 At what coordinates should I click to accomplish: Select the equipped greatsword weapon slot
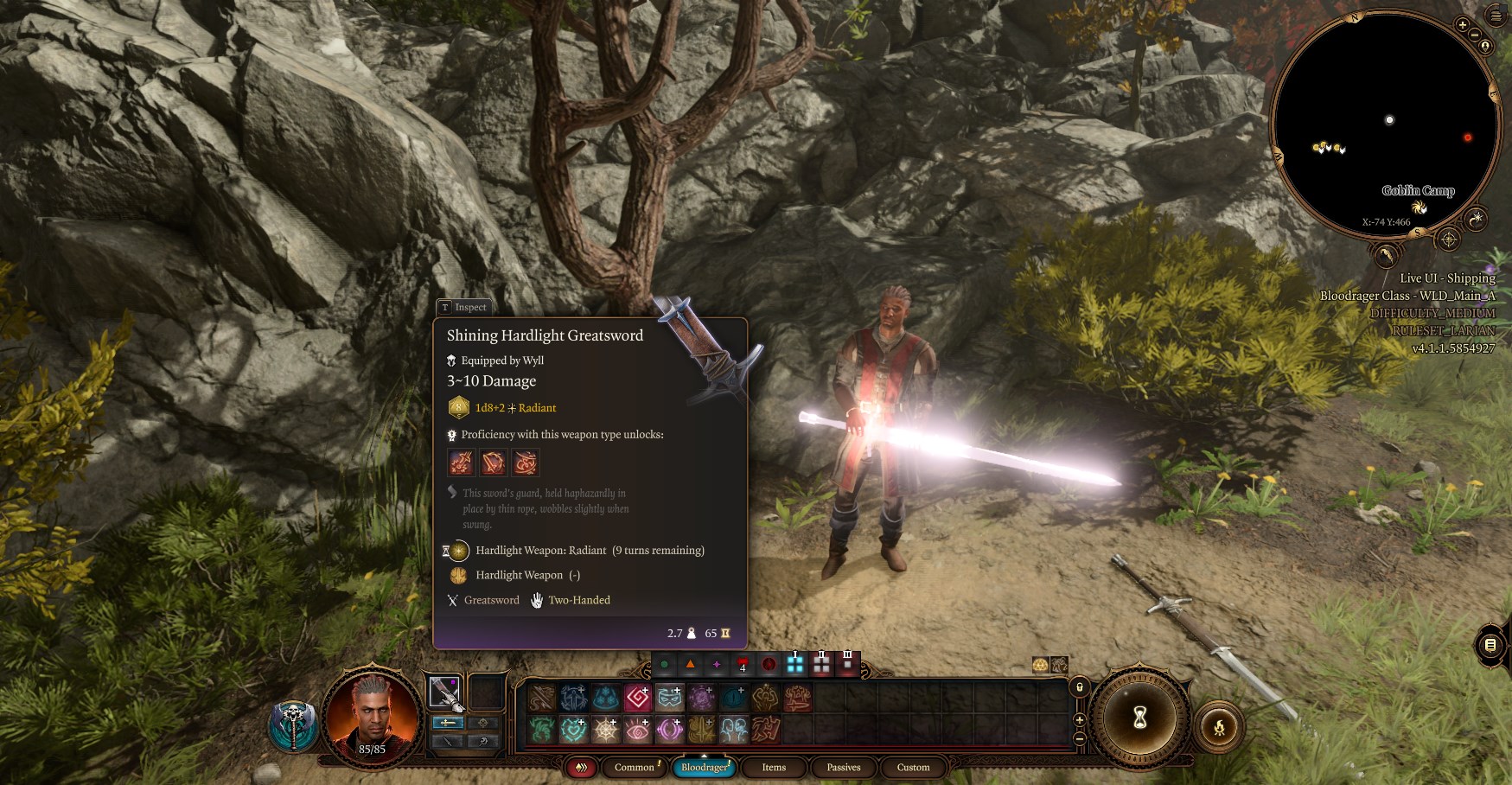click(445, 692)
